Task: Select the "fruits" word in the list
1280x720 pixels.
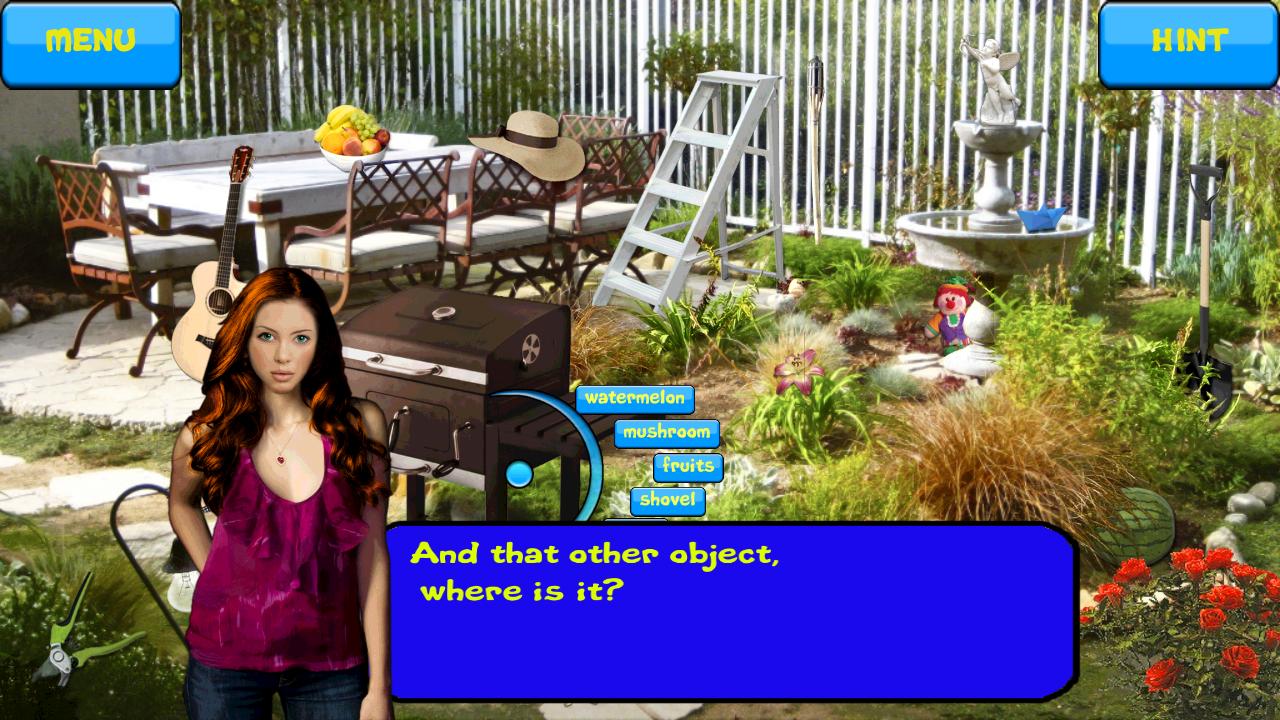Action: (x=686, y=467)
